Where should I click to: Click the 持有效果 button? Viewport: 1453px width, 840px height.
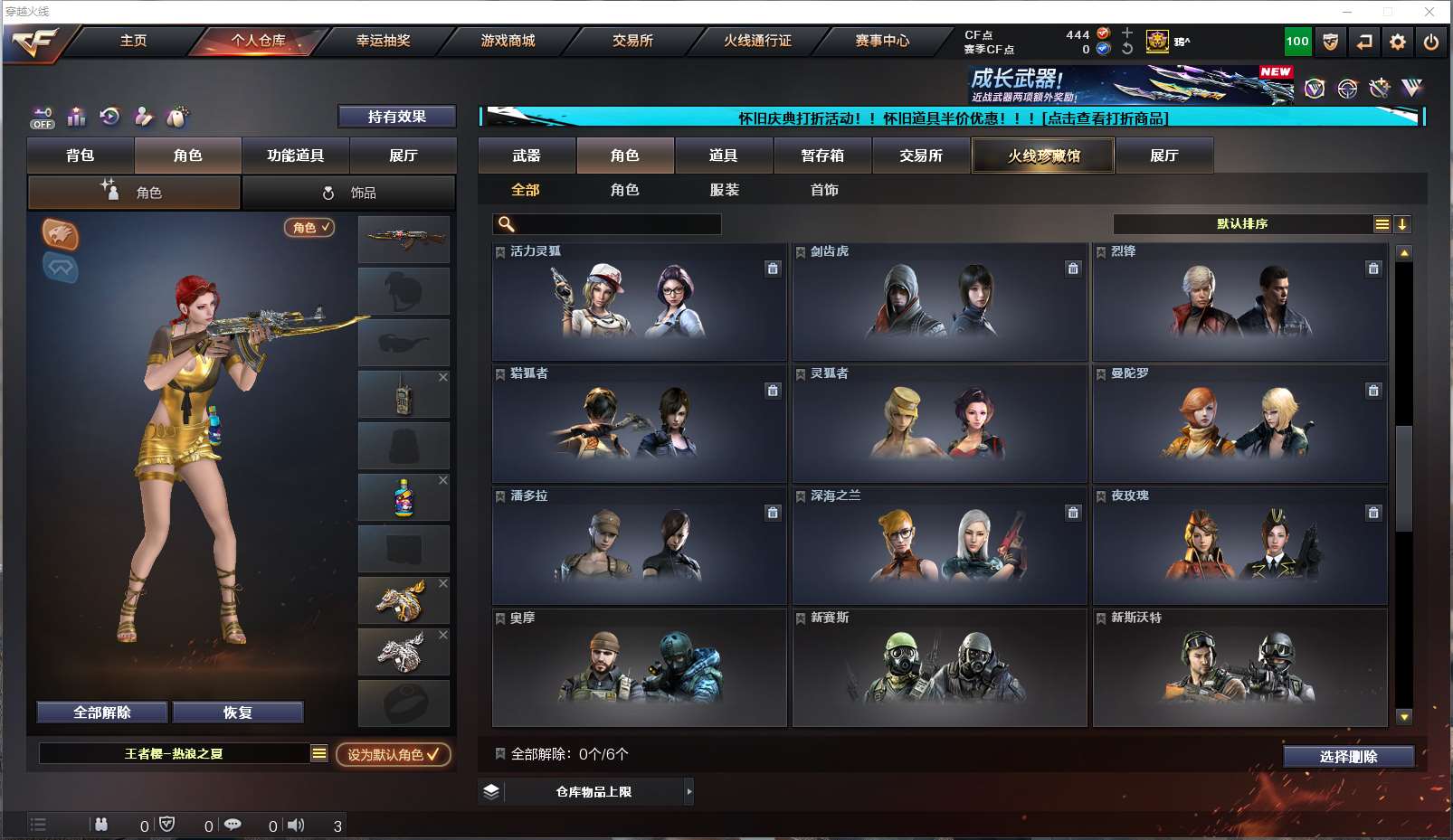(x=396, y=117)
